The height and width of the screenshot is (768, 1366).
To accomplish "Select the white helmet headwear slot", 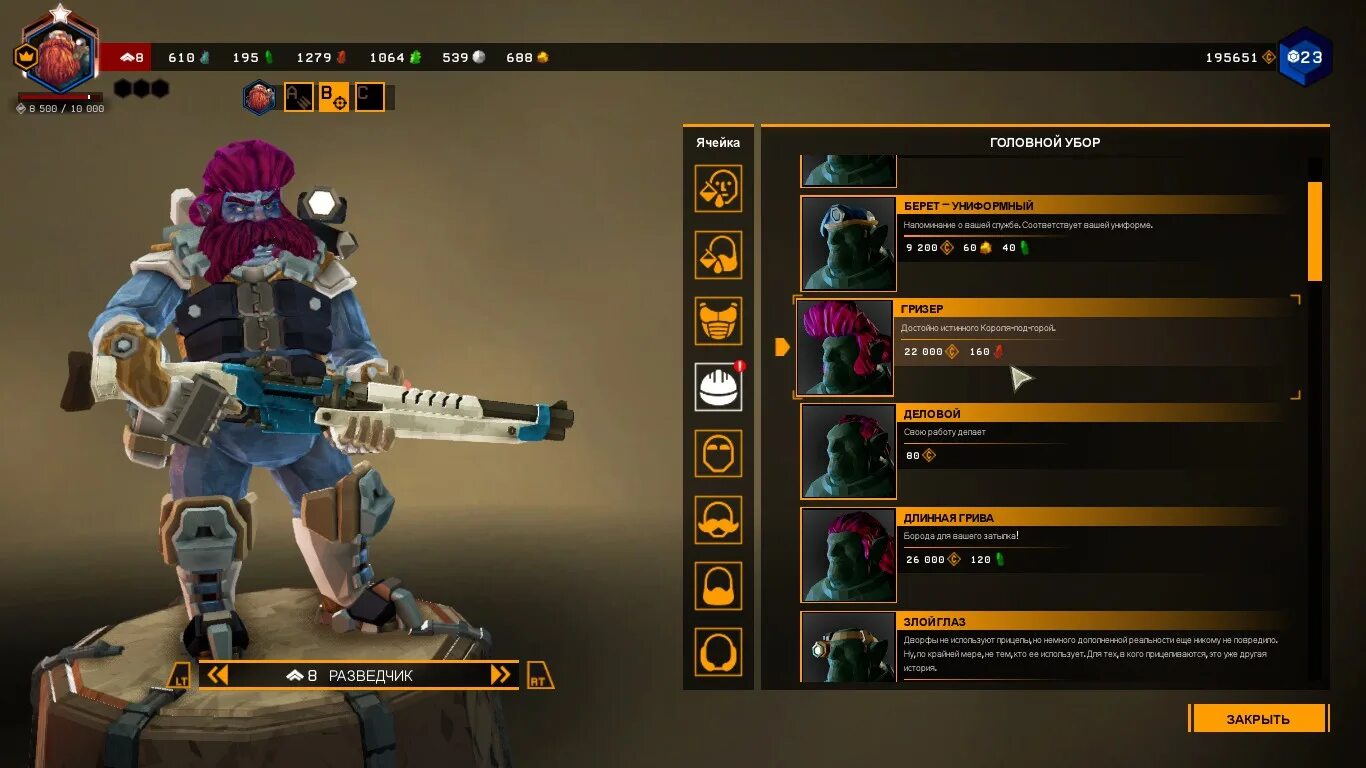I will point(718,387).
